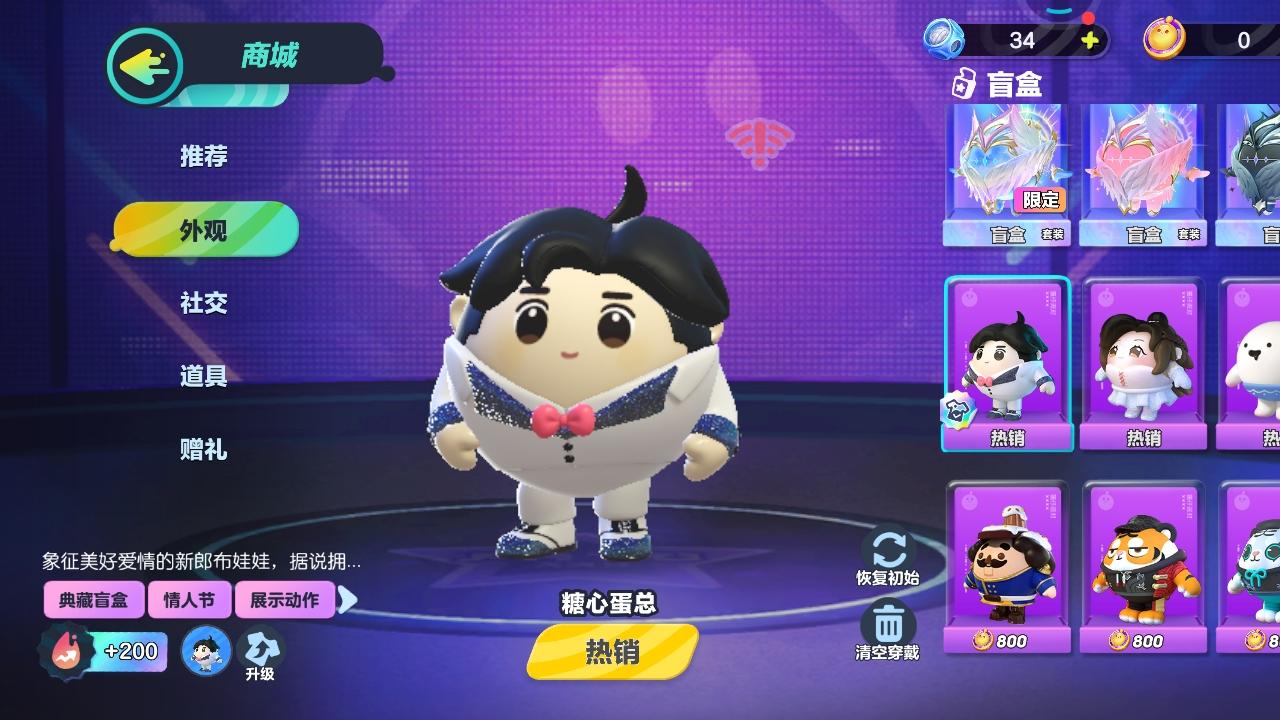Click the gold coin currency icon
Screen dimensions: 1280x720
coord(1165,40)
